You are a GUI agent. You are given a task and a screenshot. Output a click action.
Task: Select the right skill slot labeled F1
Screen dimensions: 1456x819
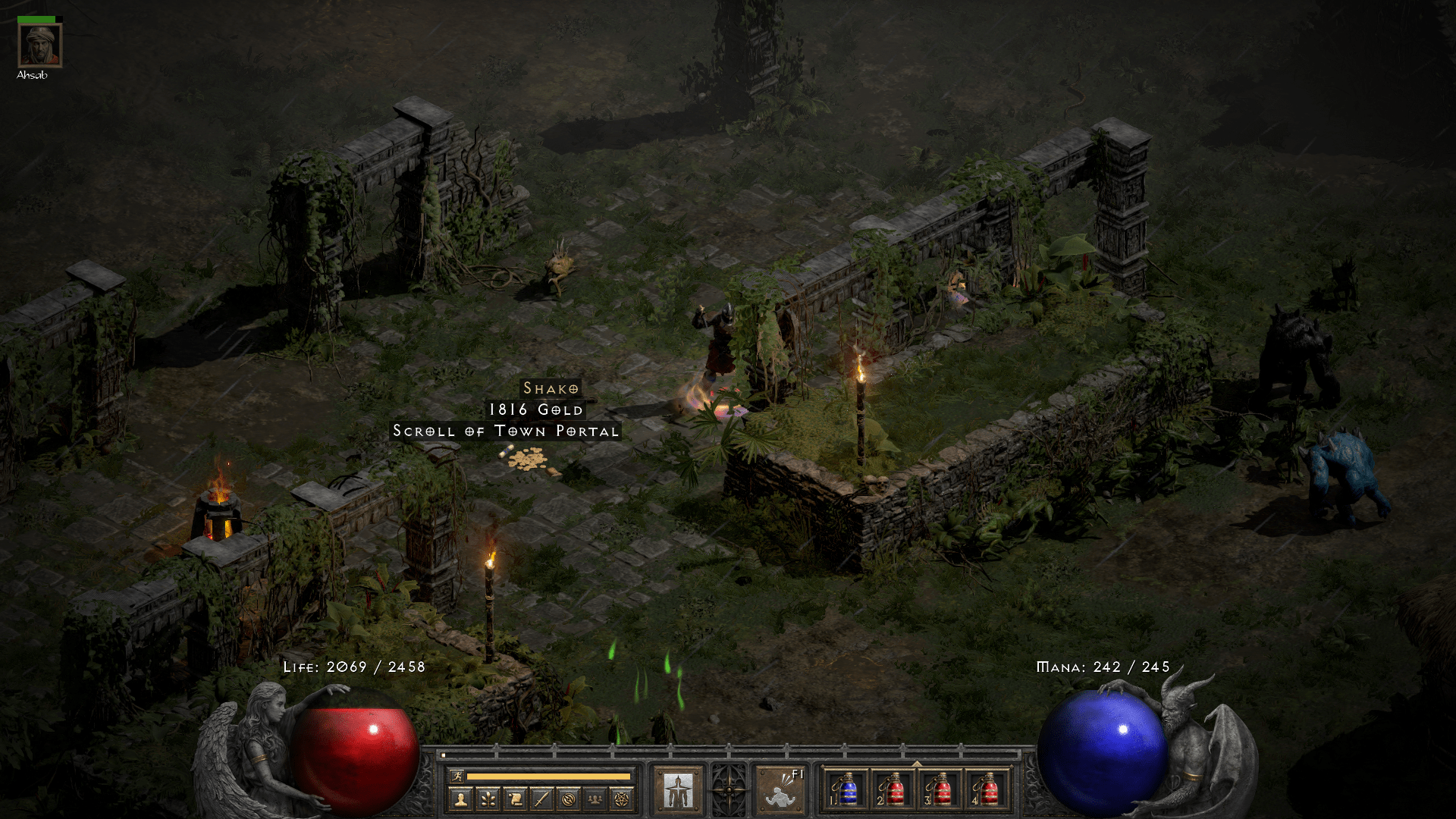point(780,790)
